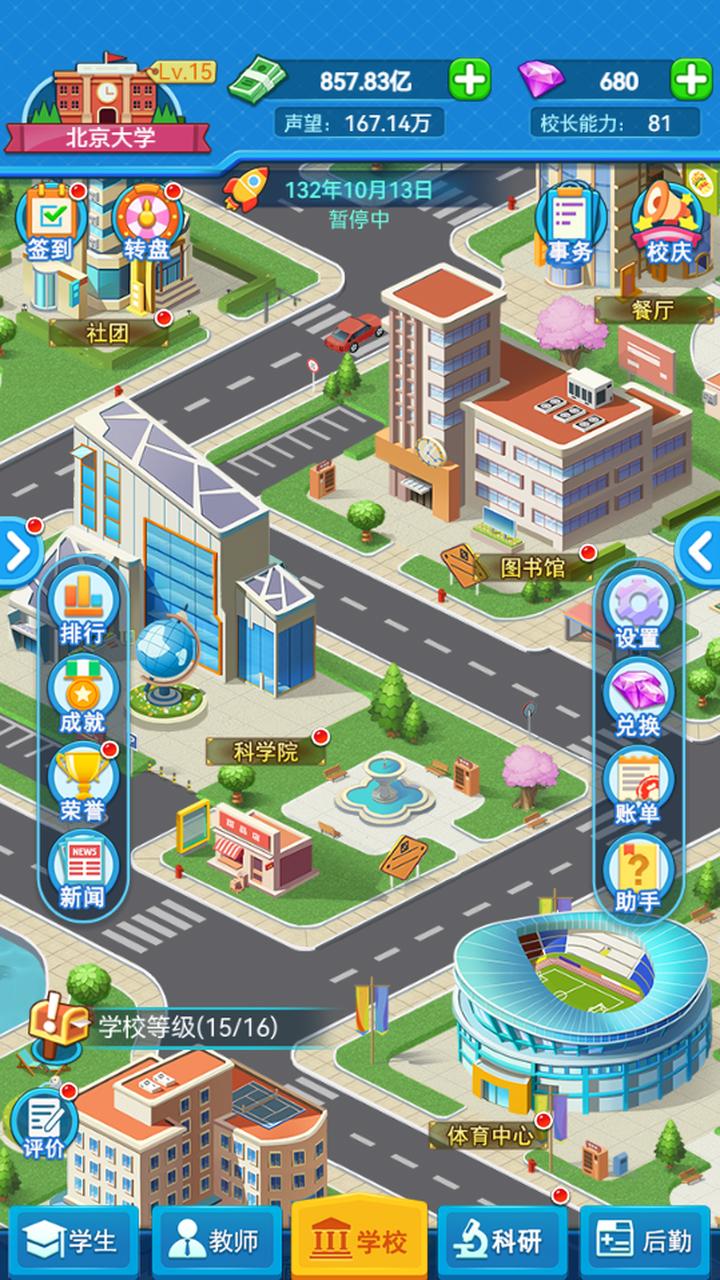Spin the 转盘 lucky wheel icon
Screen dimensions: 720x1280
coord(146,224)
